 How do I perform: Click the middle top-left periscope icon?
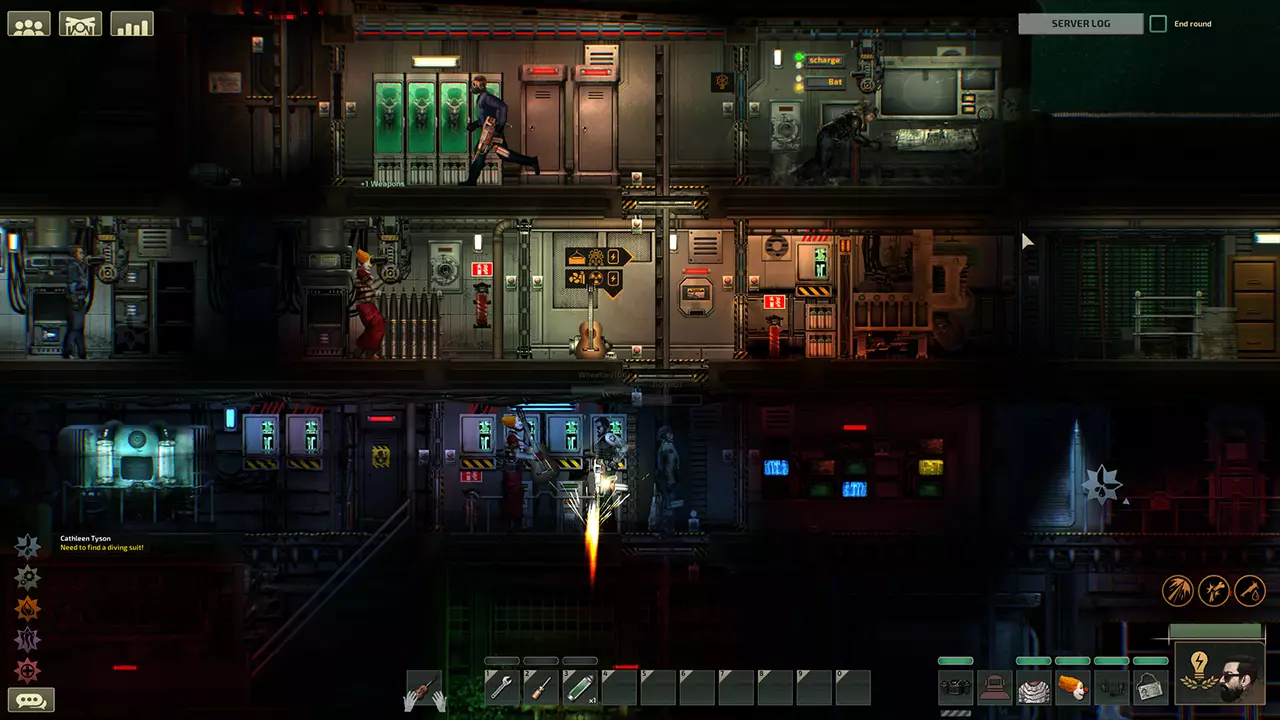(80, 23)
